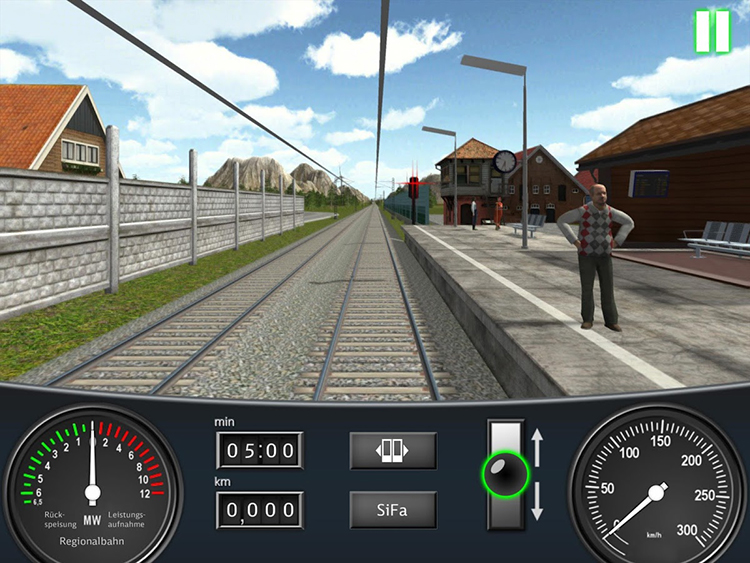
Task: Activate the door control button
Action: coord(393,451)
